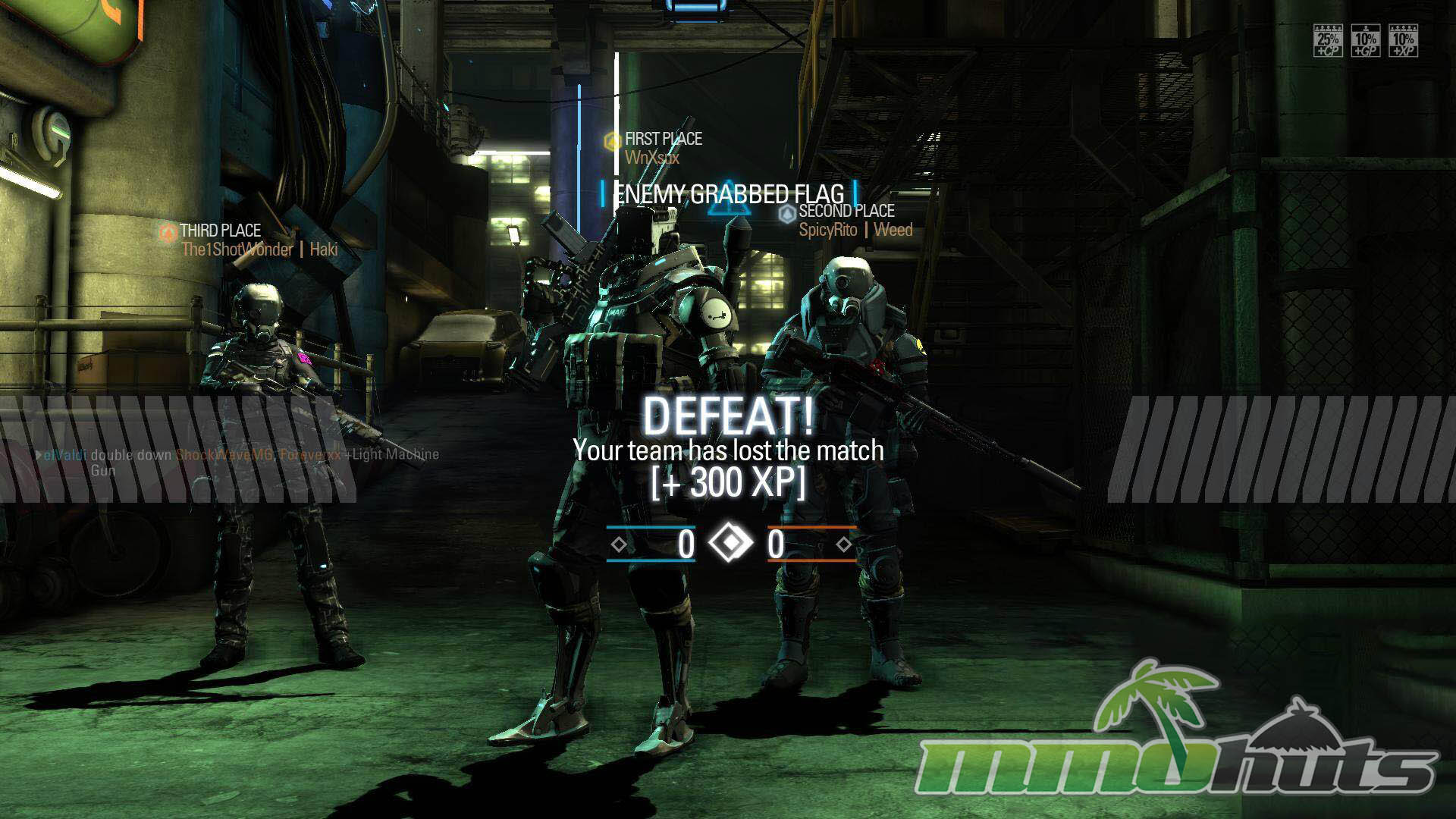Select first place player WnXsux's name

651,158
